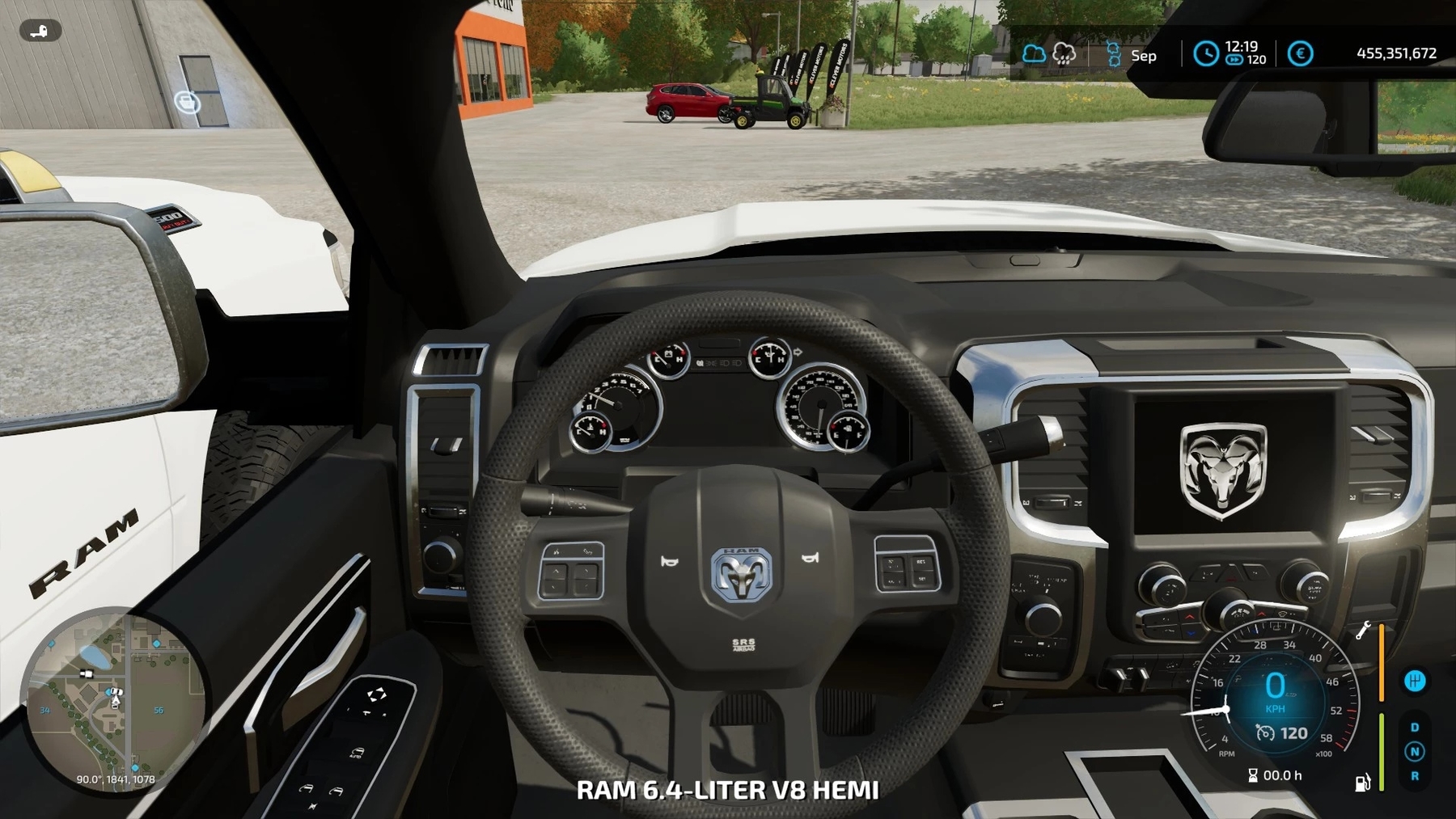Click the vehicle icon pill at top-left
This screenshot has width=1456, height=819.
click(x=40, y=31)
